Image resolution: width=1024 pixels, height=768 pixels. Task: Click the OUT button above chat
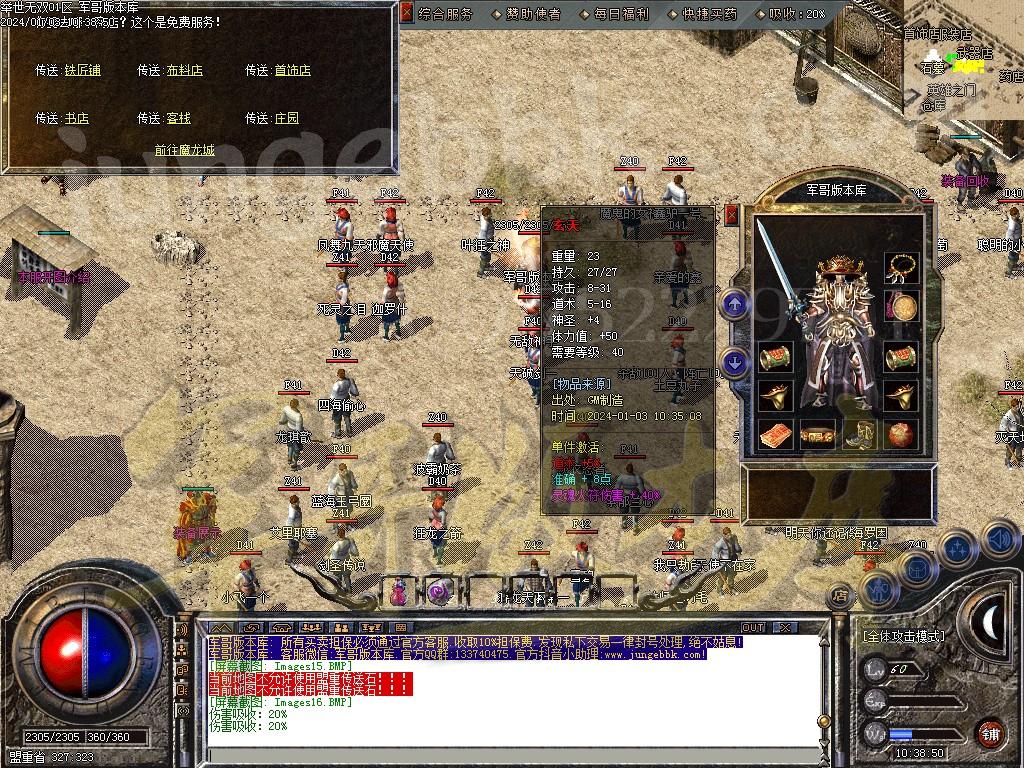click(x=753, y=627)
